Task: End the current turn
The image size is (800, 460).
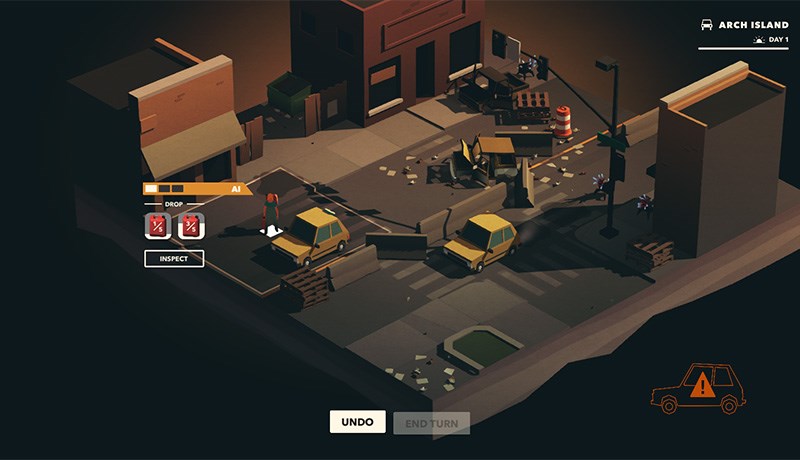Action: point(431,423)
